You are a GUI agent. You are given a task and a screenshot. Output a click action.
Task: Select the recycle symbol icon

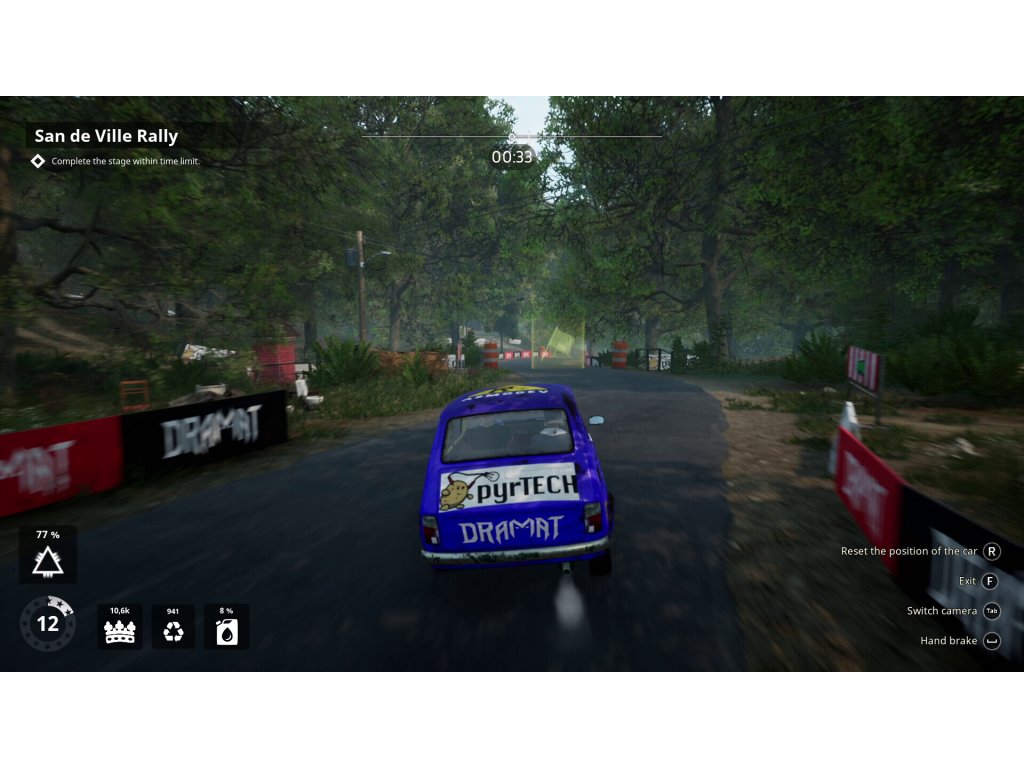click(174, 632)
